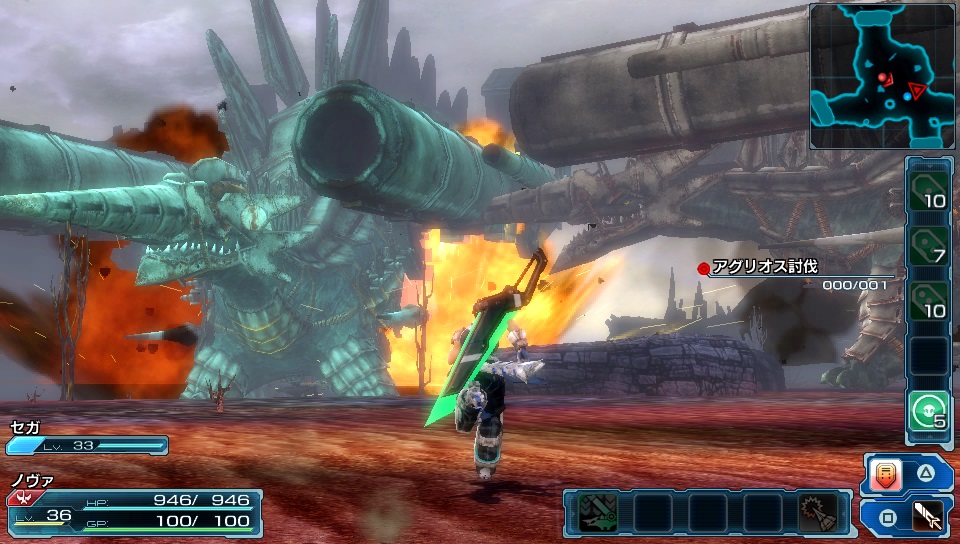The height and width of the screenshot is (544, 960).
Task: Use the item slot showing count 7
Action: coord(929,244)
